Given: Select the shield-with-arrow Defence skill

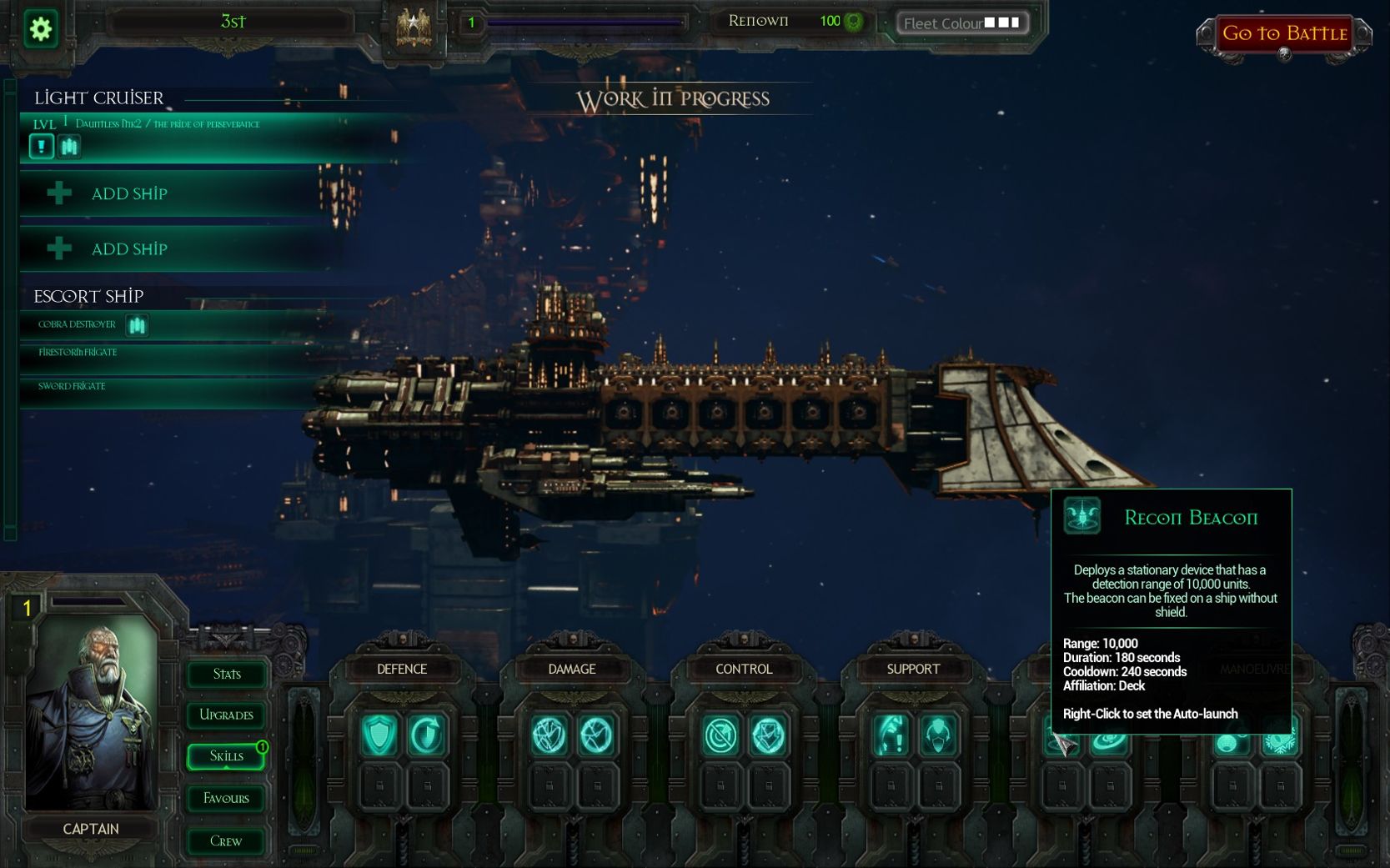Looking at the screenshot, I should tap(427, 735).
